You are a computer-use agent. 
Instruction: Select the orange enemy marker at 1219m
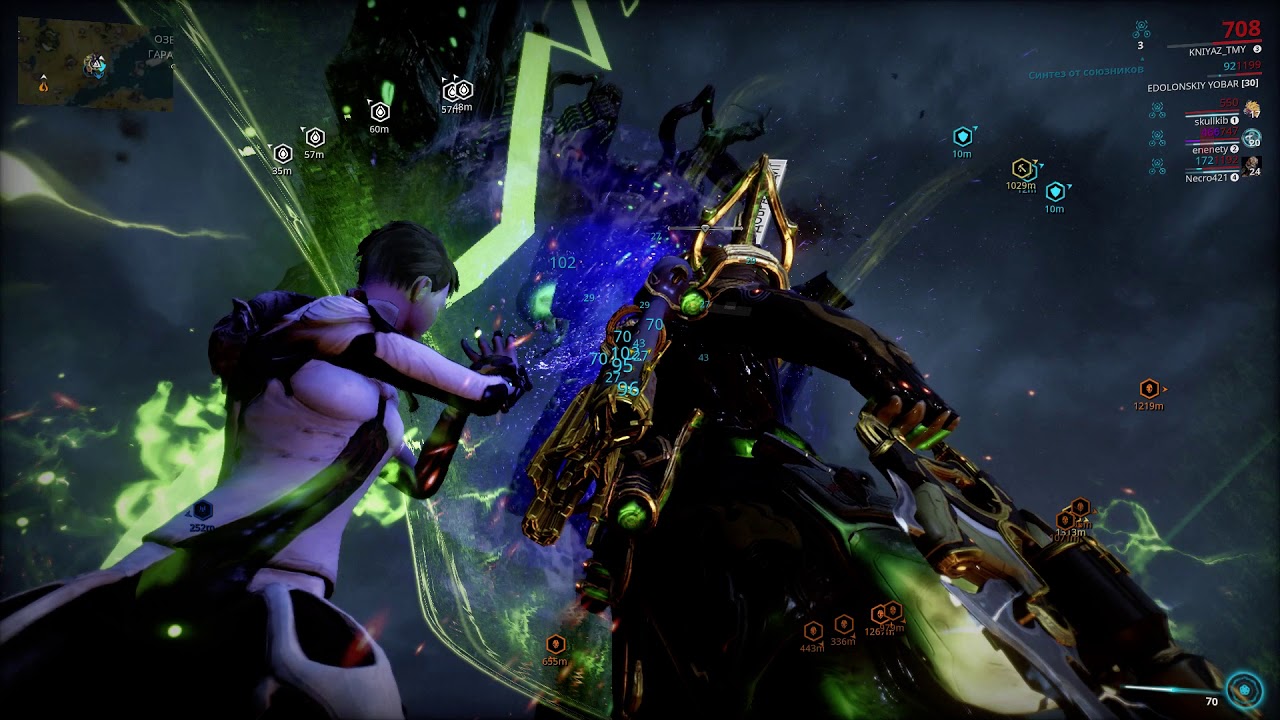1149,388
